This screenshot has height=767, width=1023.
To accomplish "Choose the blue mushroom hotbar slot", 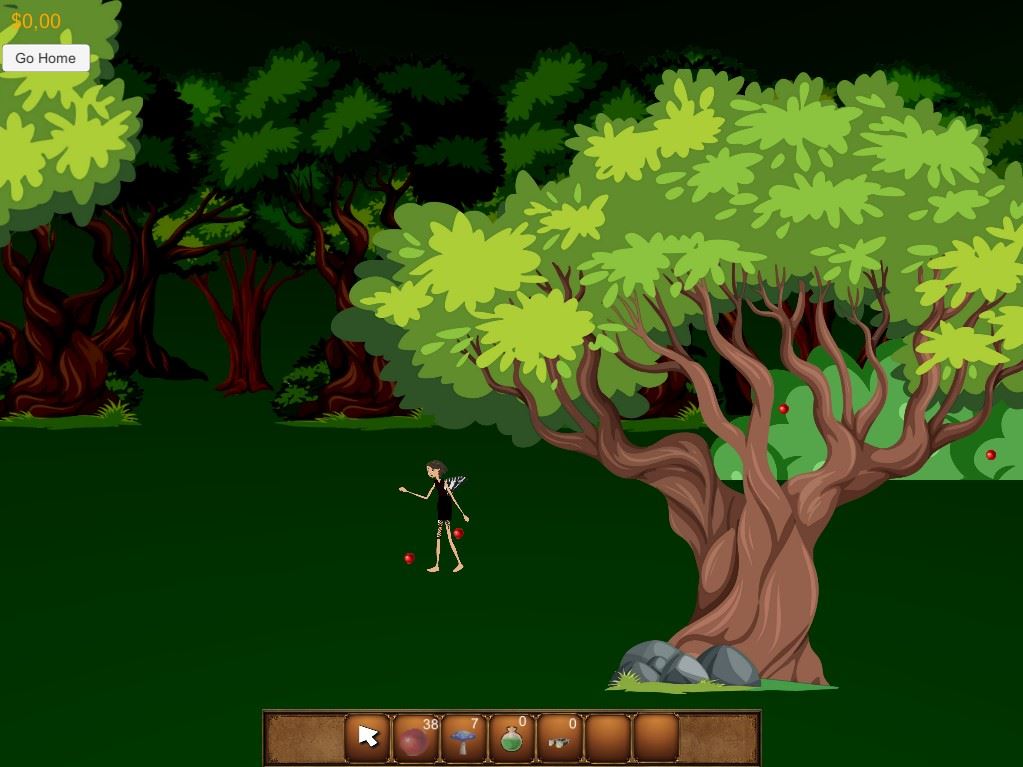I will [x=463, y=738].
